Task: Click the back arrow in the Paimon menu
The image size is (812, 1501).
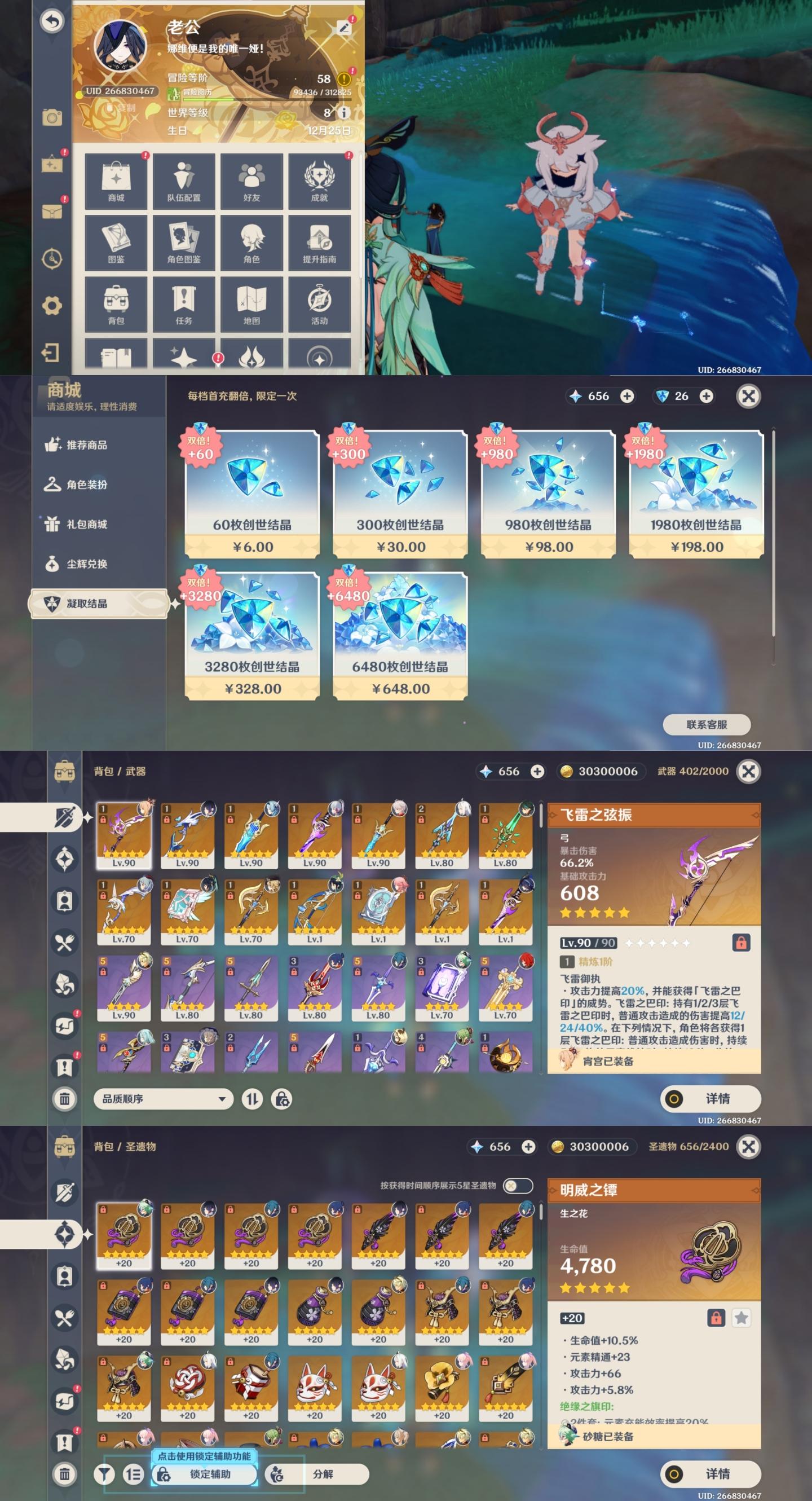Action: point(52,21)
